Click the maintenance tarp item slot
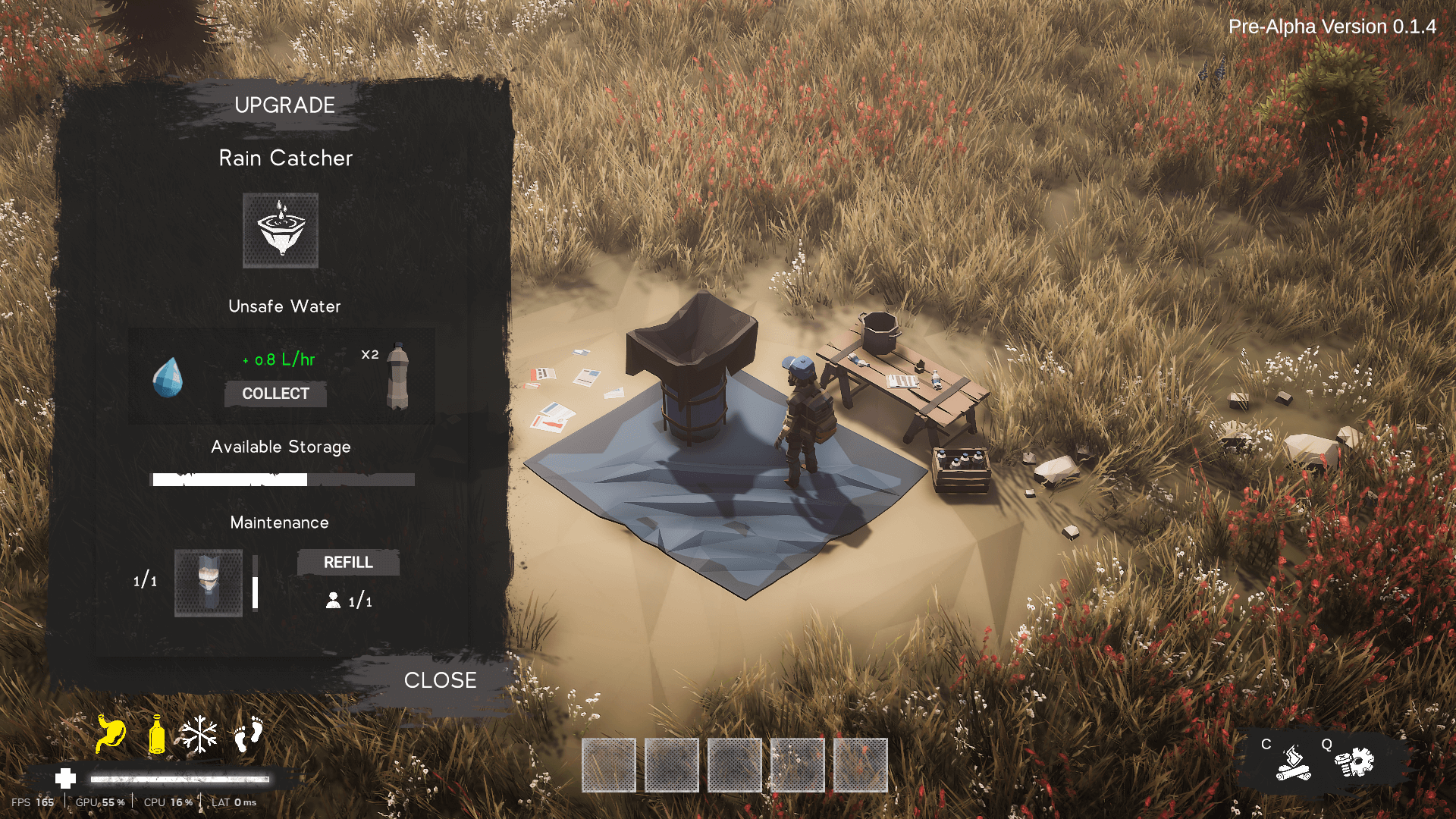 (209, 582)
